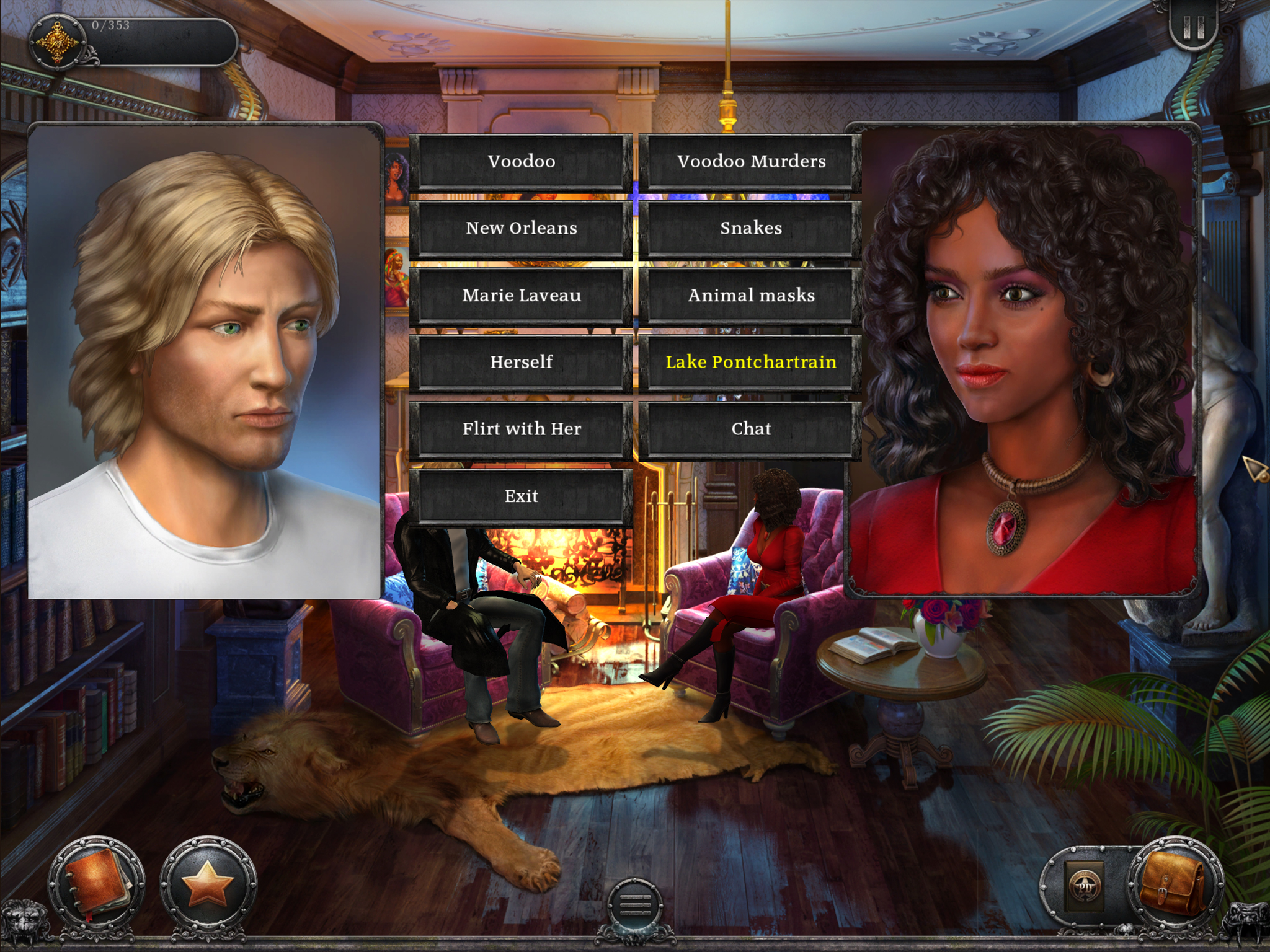Select the Lake Pontchartrain topic

[750, 362]
